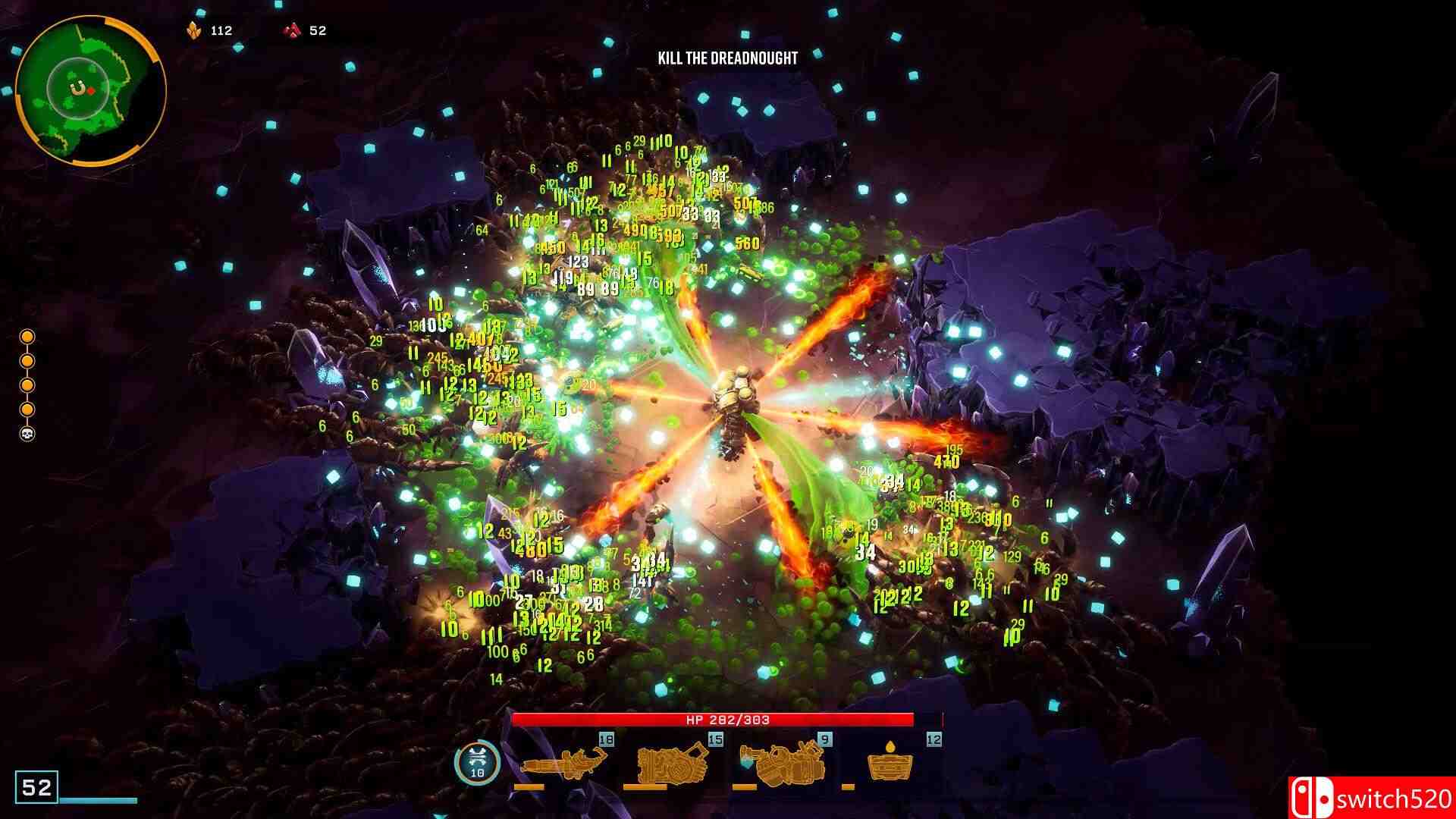Select the level 15 engine-shaped weapon slot

[x=673, y=764]
